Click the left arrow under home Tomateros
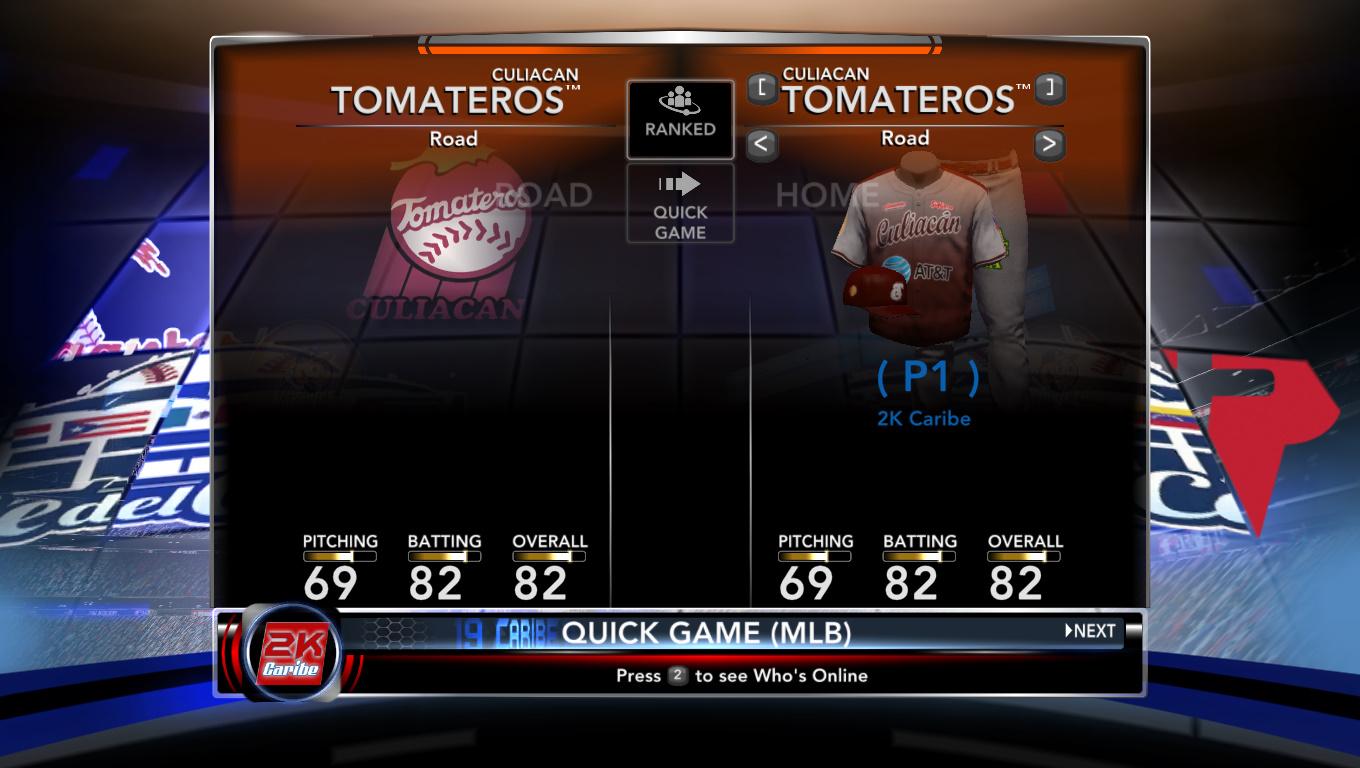1360x768 pixels. tap(761, 144)
